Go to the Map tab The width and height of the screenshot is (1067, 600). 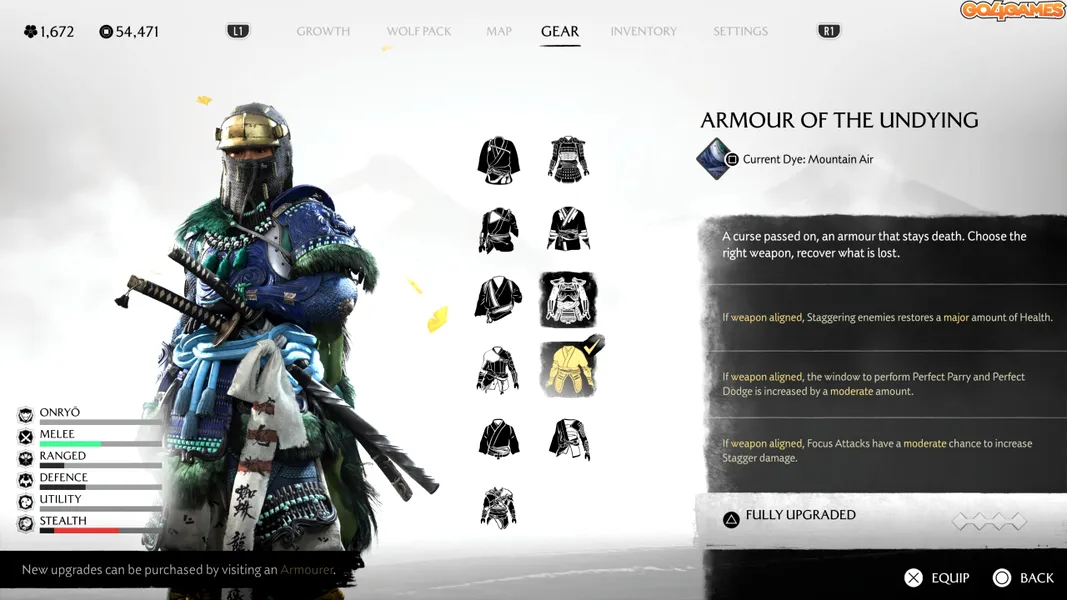click(x=499, y=31)
